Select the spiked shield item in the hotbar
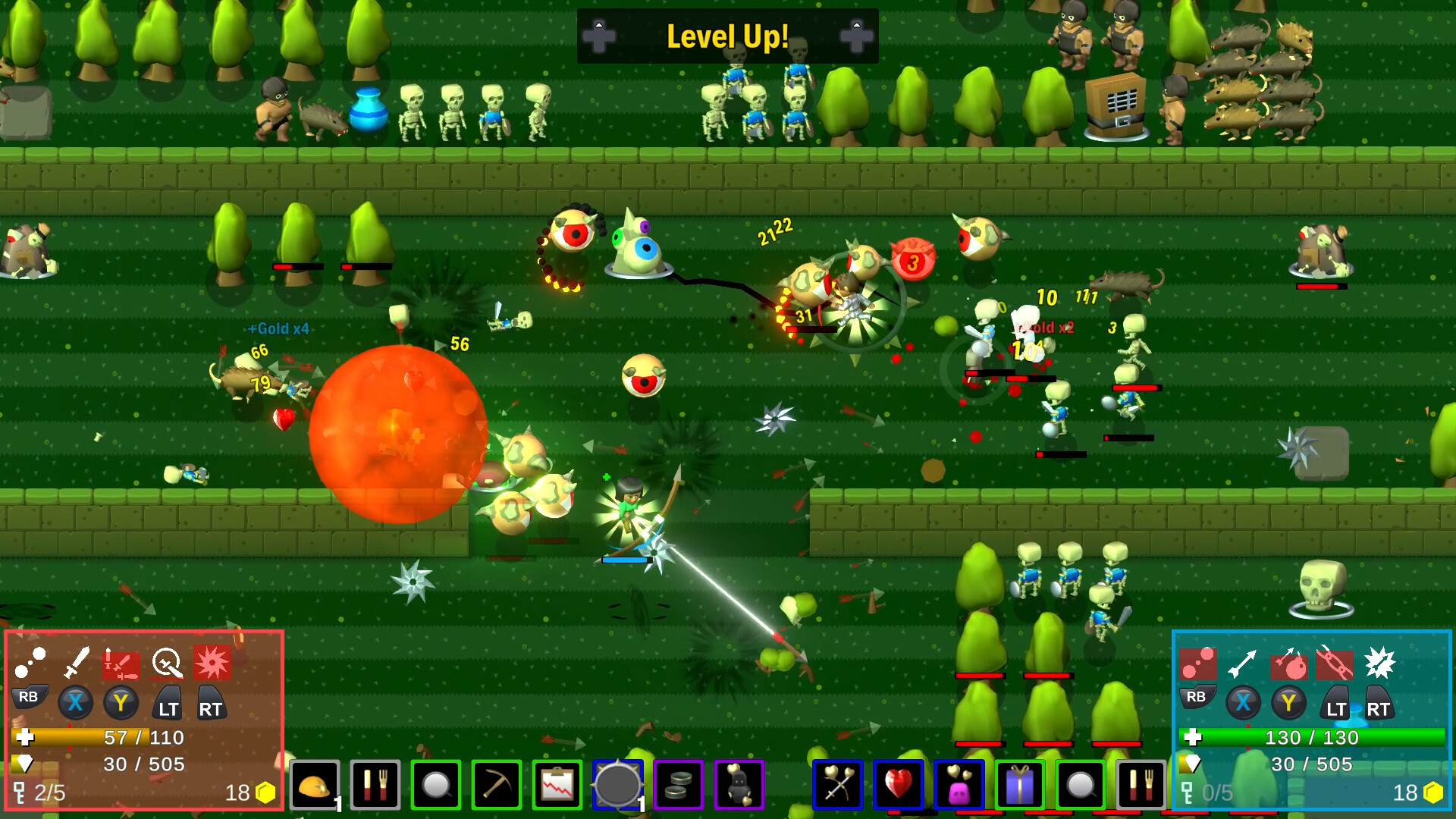This screenshot has width=1456, height=819. [x=619, y=786]
